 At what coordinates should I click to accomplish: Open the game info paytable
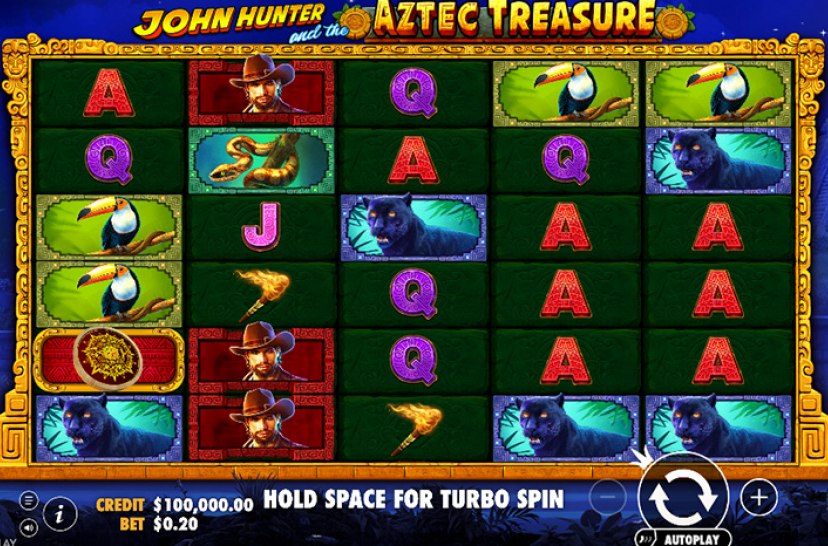(60, 514)
